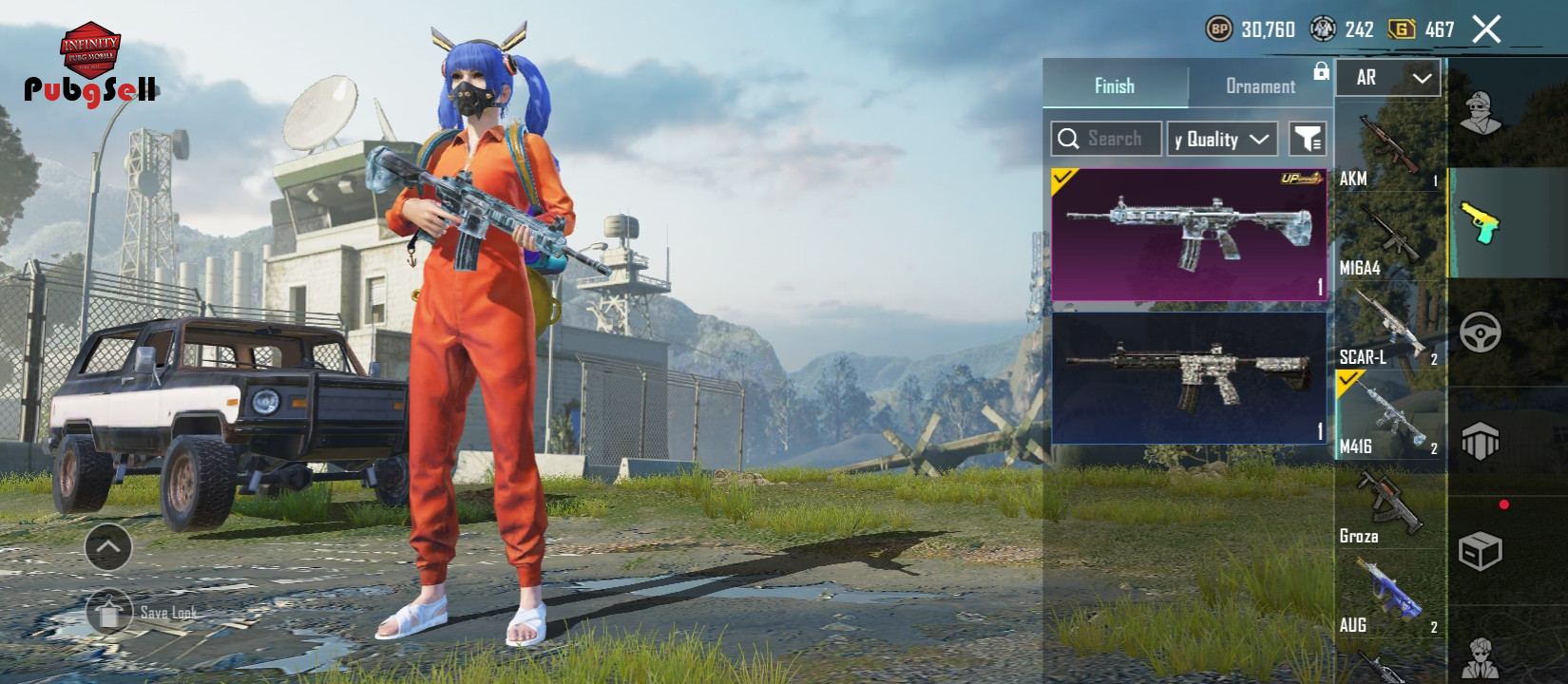1568x684 pixels.
Task: Select AKM in the weapon list
Action: click(x=1389, y=149)
